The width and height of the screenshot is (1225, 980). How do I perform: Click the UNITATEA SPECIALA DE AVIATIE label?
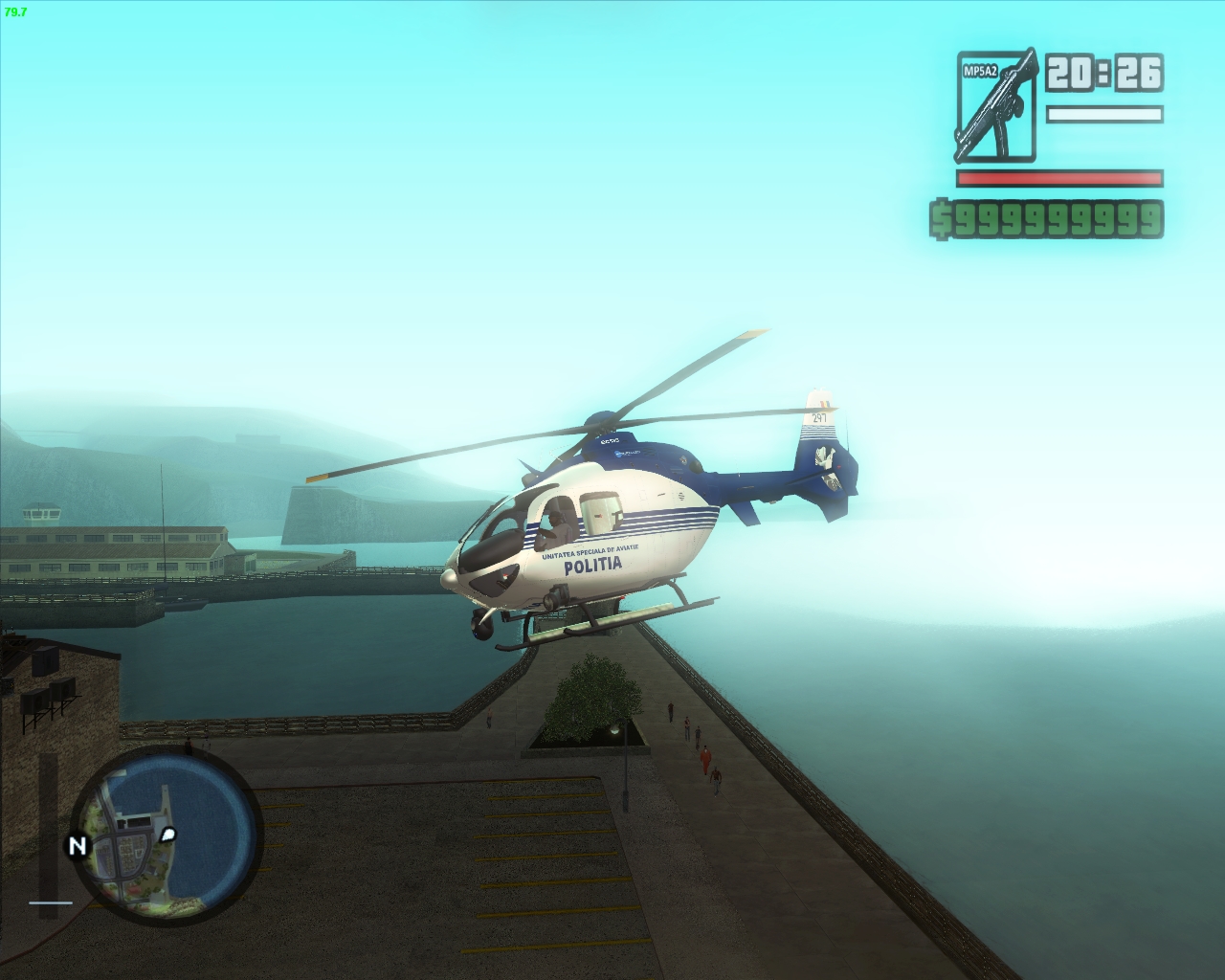coord(590,550)
